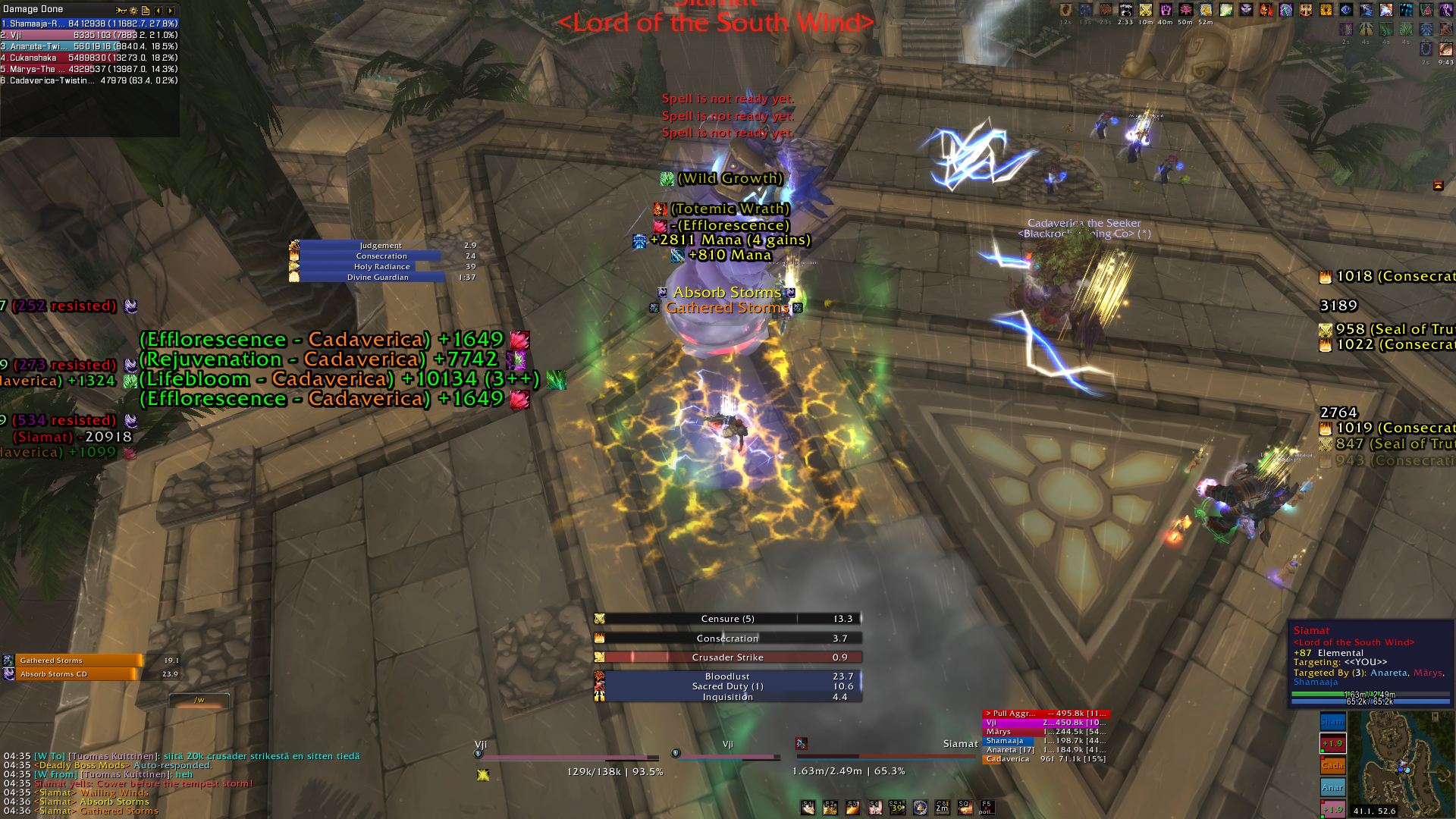
Task: Open the damage meter settings gear
Action: coord(133,11)
